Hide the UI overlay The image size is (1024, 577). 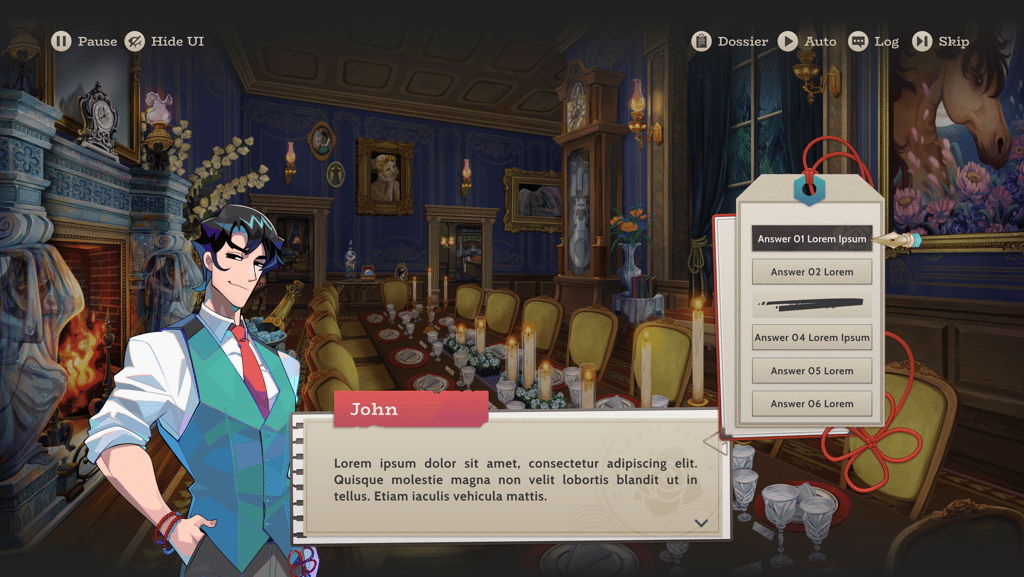coord(164,41)
